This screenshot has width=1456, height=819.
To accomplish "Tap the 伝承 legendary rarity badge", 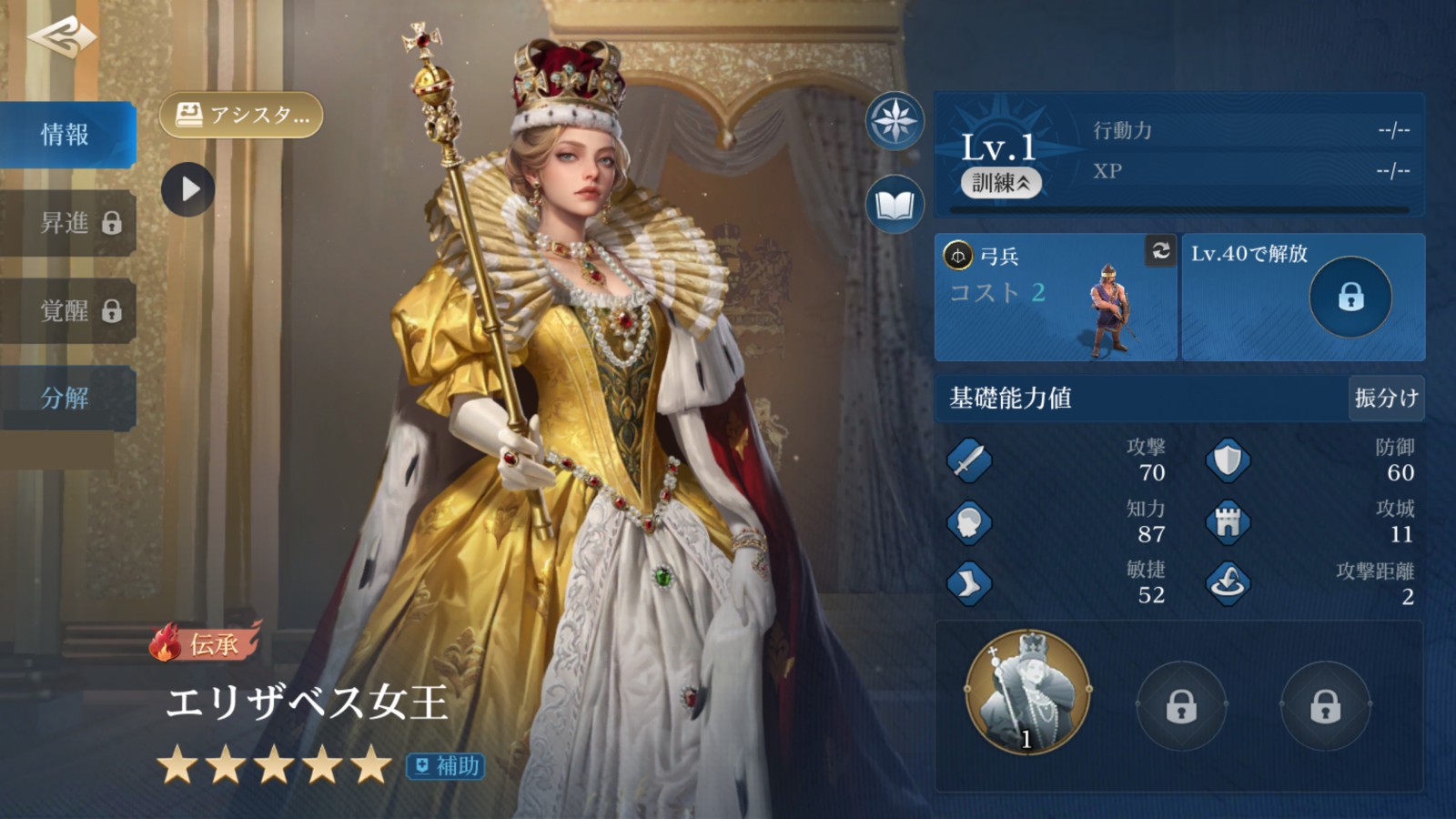I will coord(205,644).
